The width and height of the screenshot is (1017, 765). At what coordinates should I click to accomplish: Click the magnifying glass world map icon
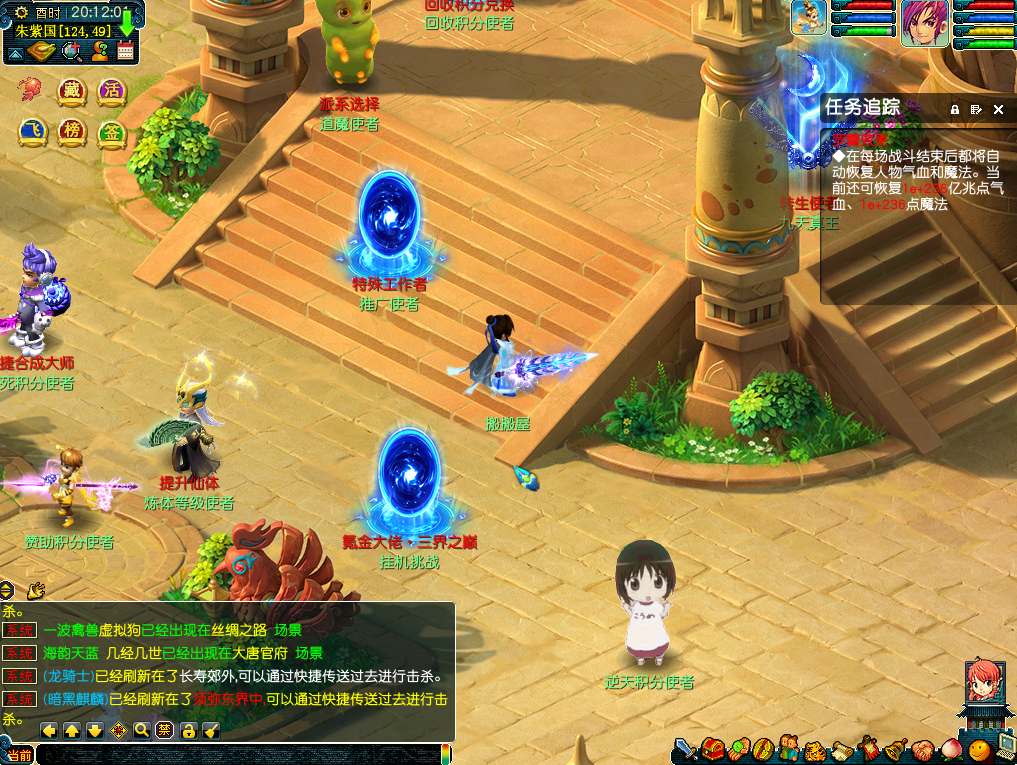point(71,52)
